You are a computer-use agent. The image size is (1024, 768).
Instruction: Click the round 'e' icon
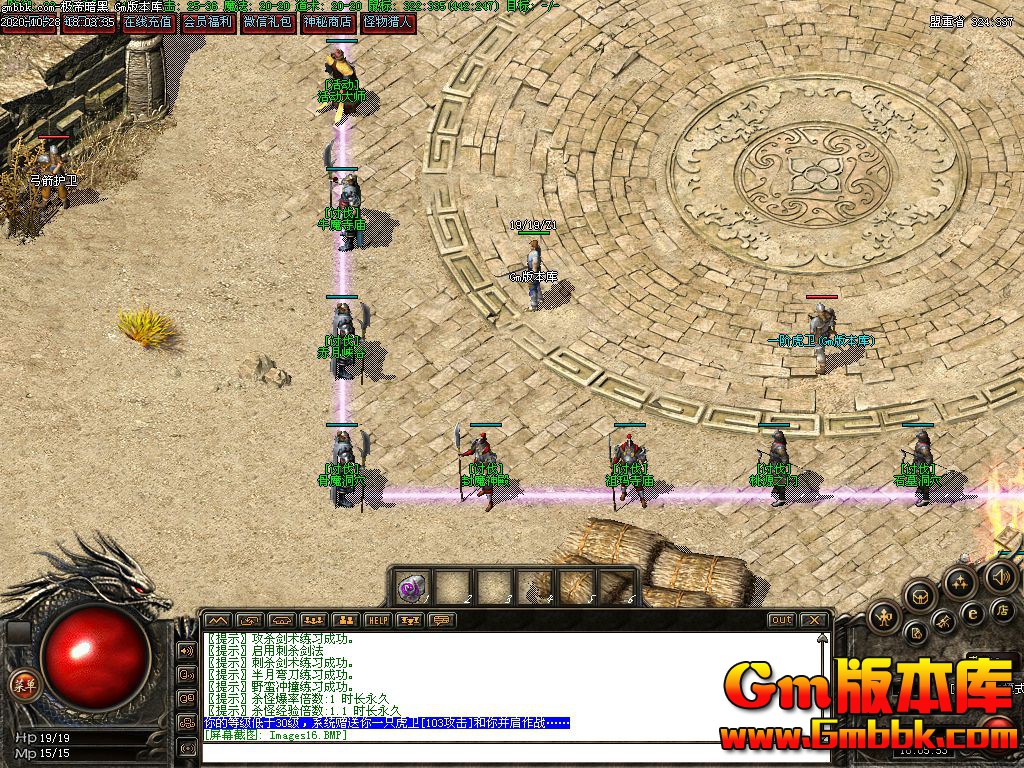[x=973, y=613]
